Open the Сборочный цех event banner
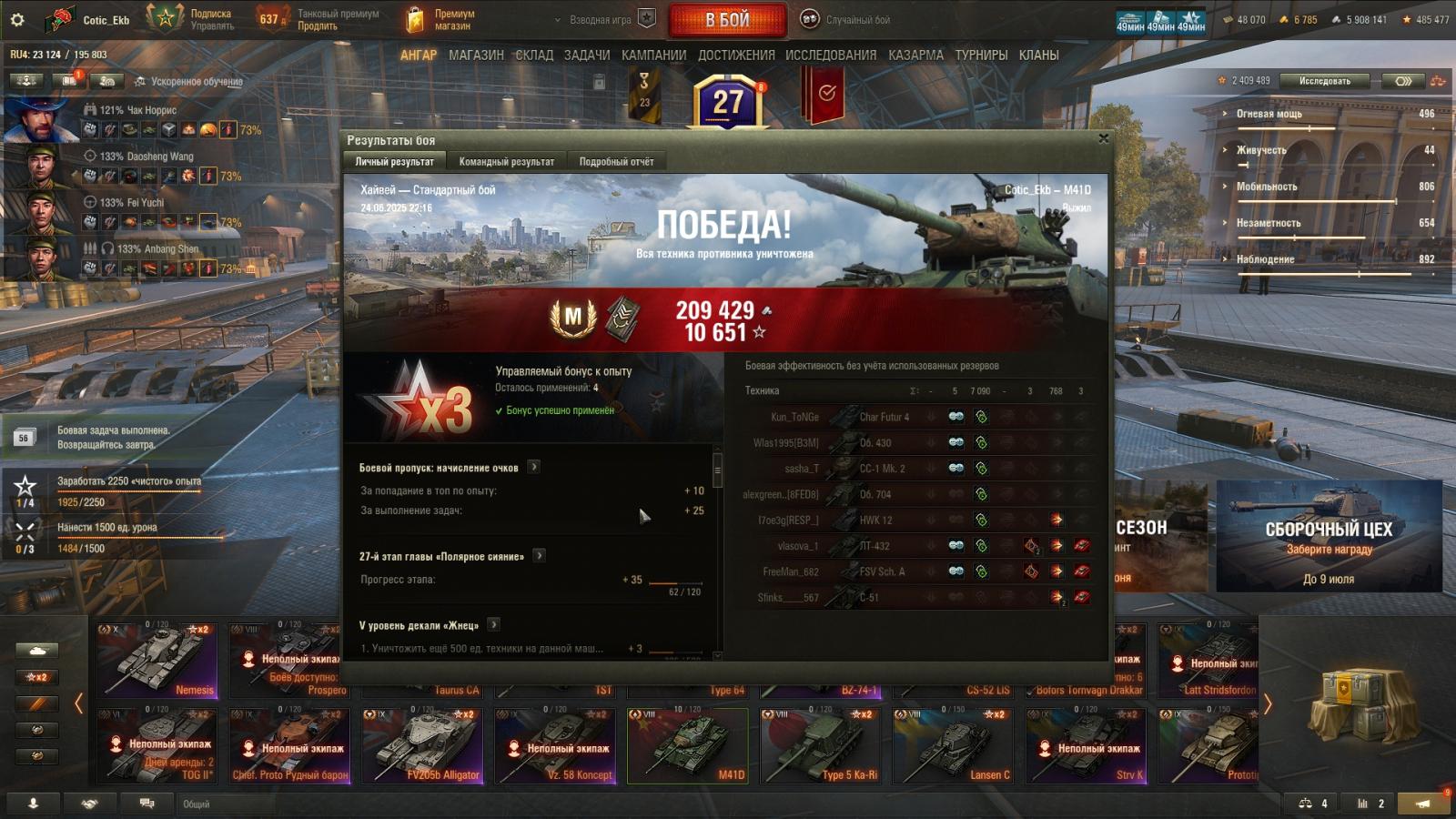This screenshot has height=819, width=1456. (1329, 536)
